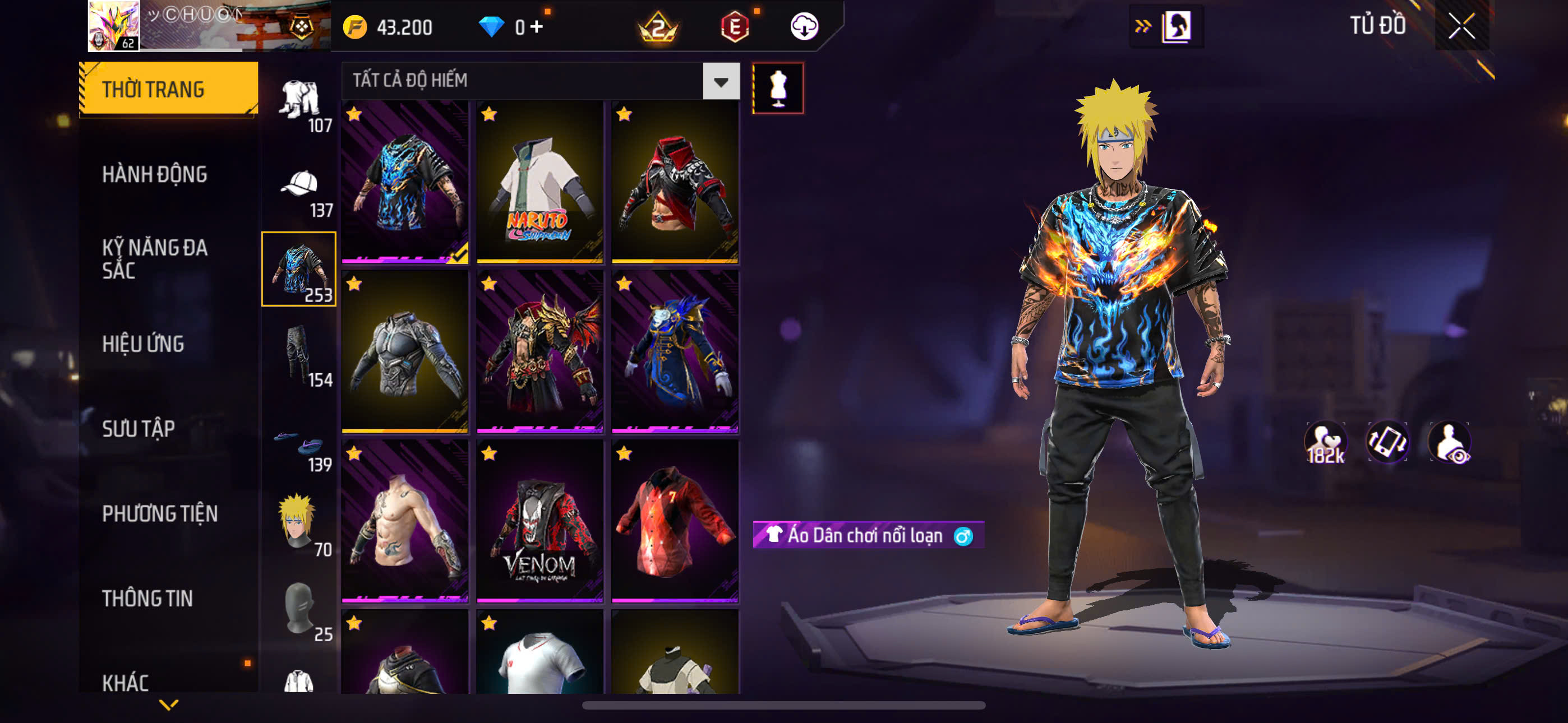Select the Hiệu Ứng tab

143,345
